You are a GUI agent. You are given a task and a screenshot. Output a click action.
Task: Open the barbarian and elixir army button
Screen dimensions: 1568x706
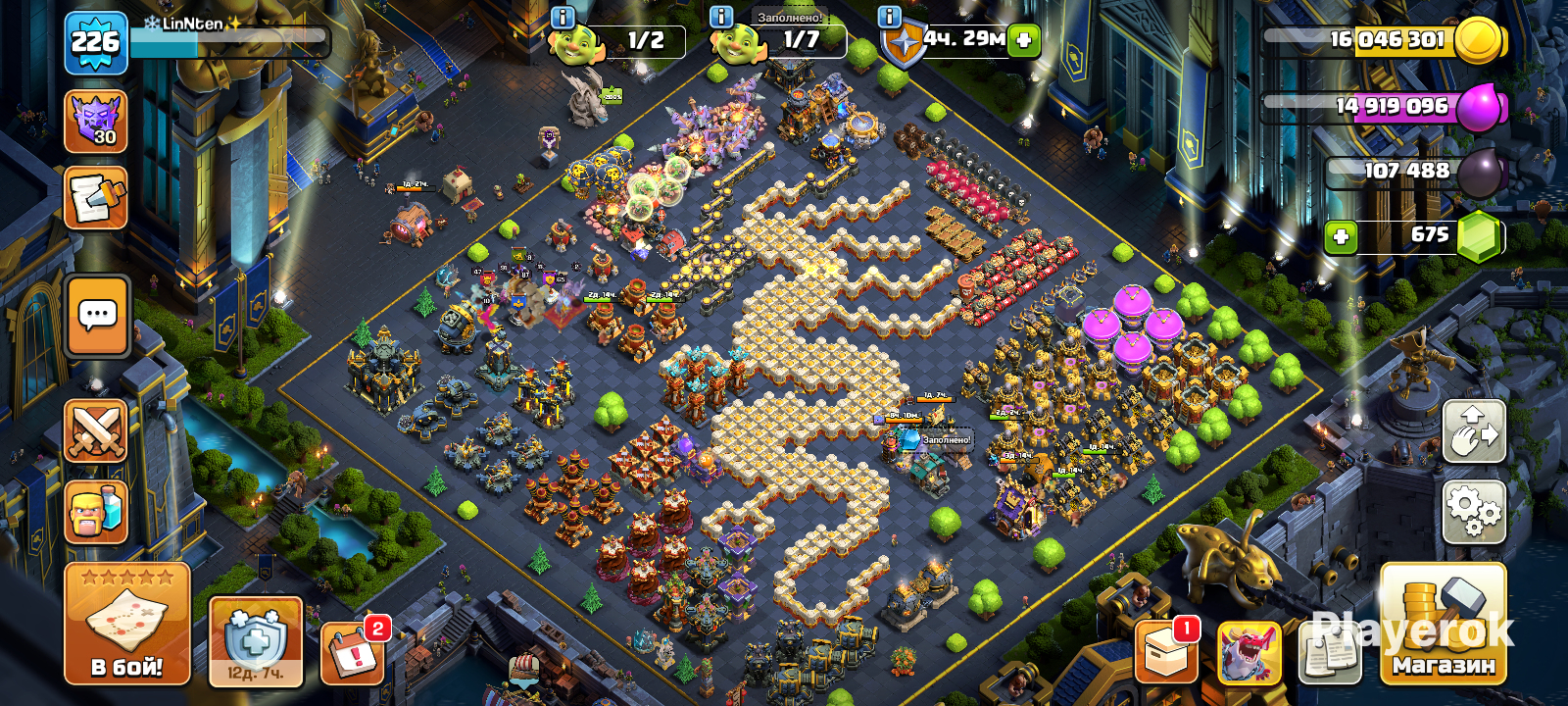[x=96, y=511]
